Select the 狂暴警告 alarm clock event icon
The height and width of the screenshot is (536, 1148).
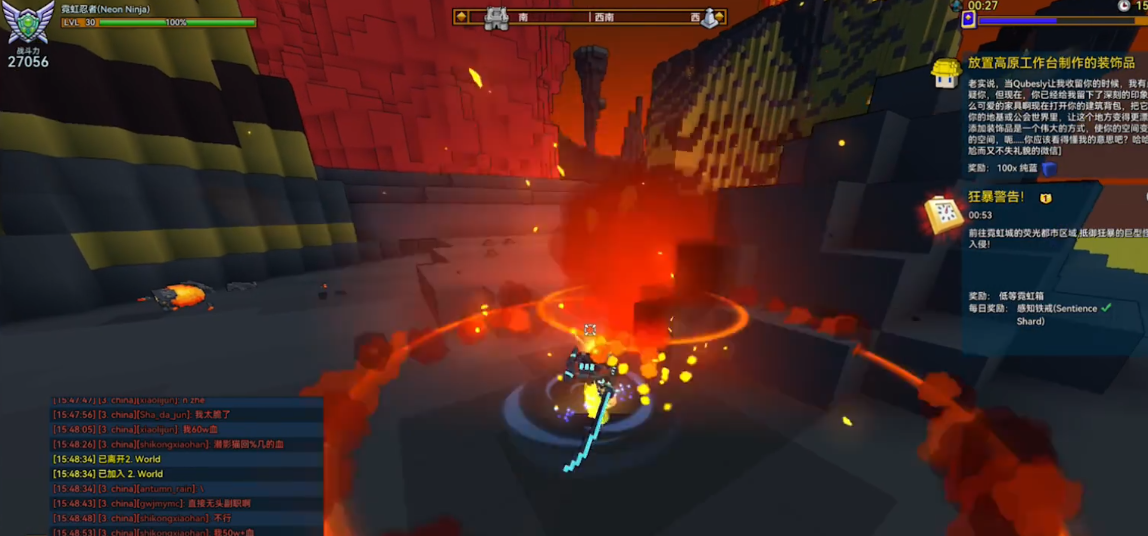[x=943, y=213]
